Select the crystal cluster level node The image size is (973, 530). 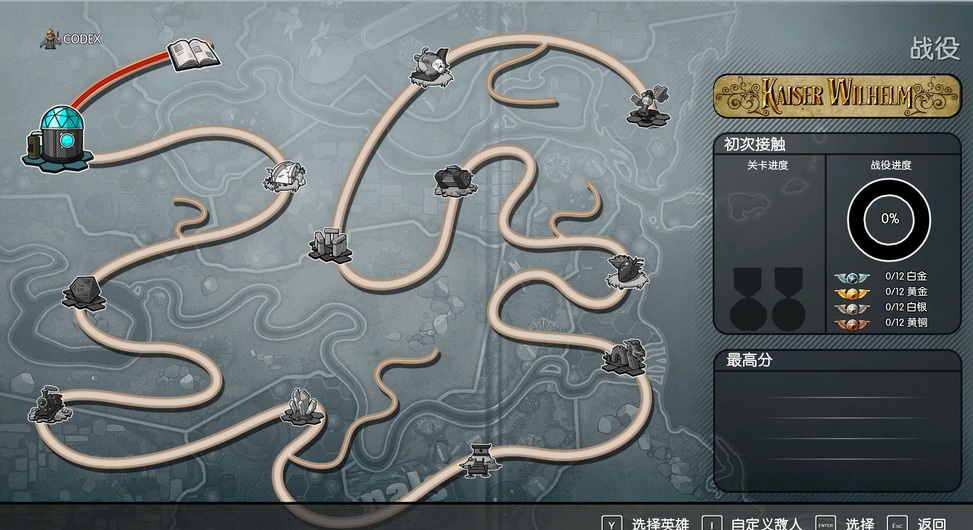pos(301,405)
